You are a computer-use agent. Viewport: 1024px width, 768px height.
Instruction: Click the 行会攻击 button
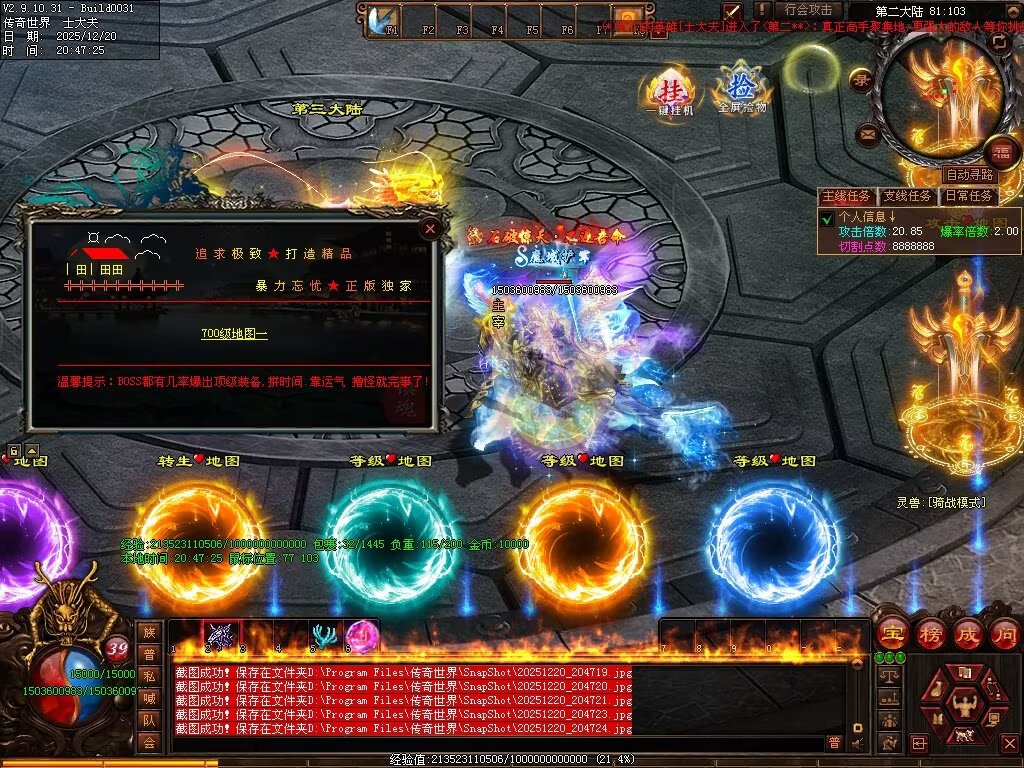[808, 10]
